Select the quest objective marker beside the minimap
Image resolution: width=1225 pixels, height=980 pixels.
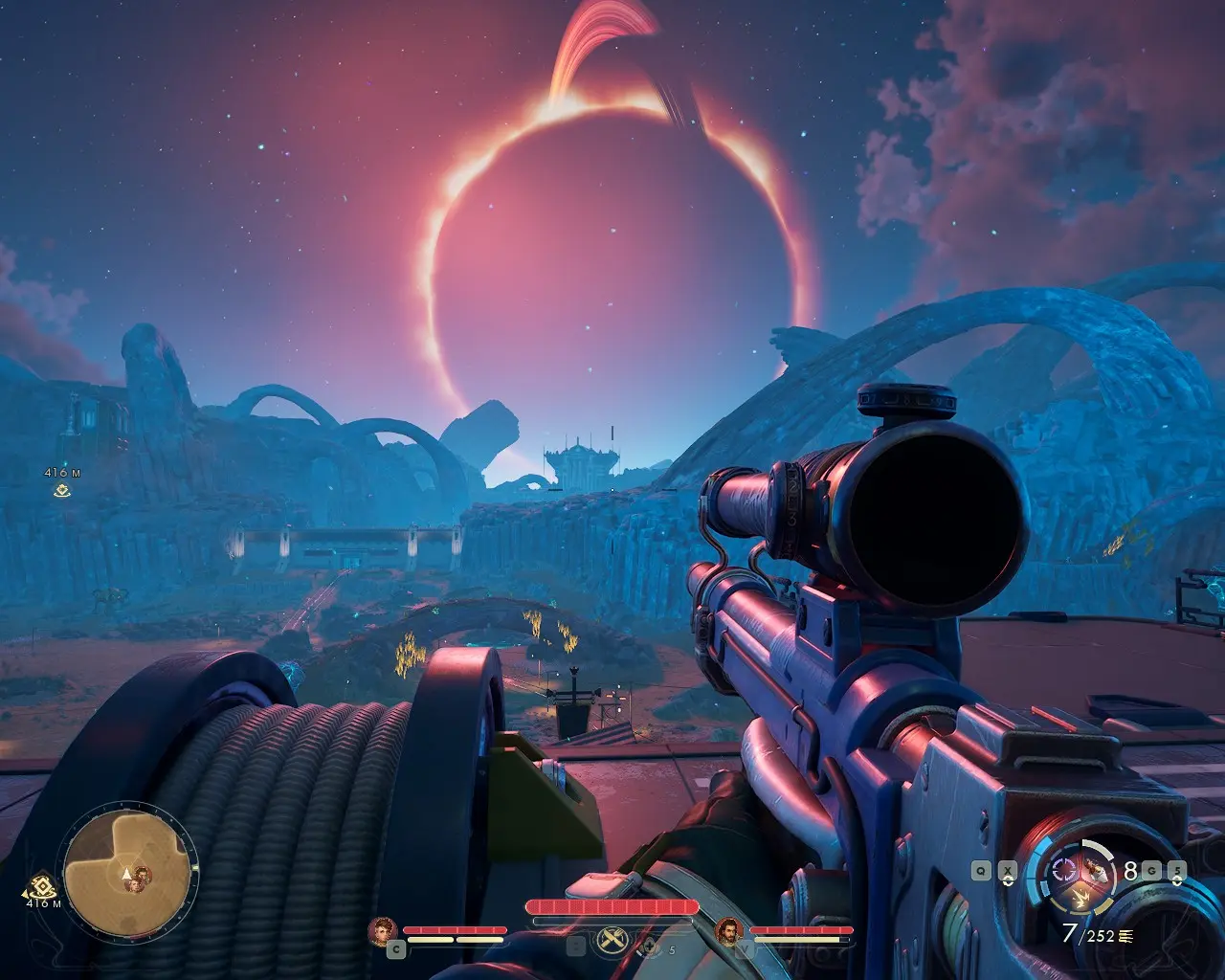40,886
